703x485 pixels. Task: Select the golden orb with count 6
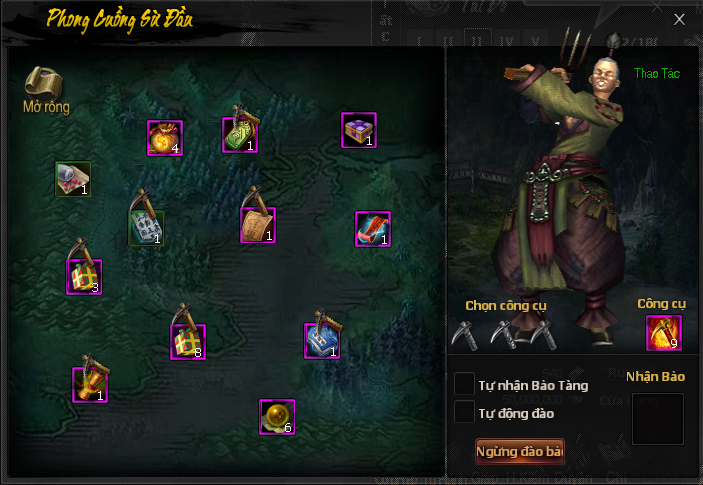276,416
